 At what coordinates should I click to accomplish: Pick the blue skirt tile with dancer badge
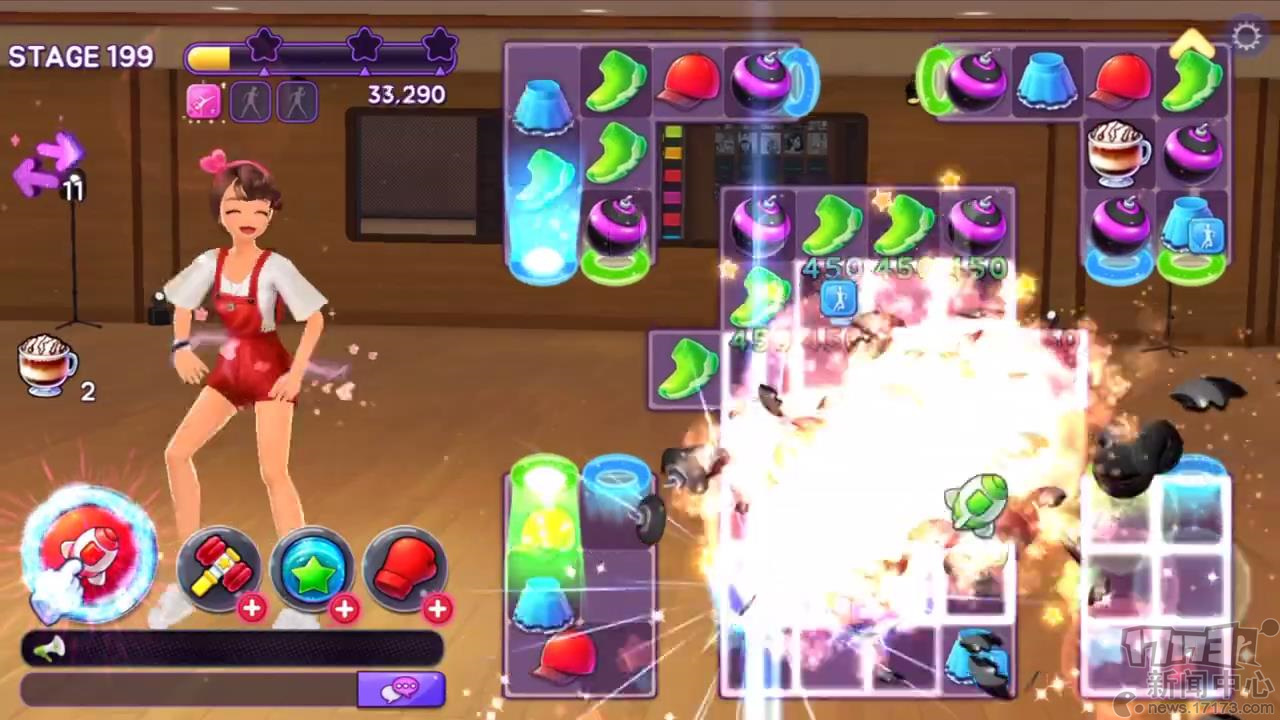pyautogui.click(x=1191, y=227)
